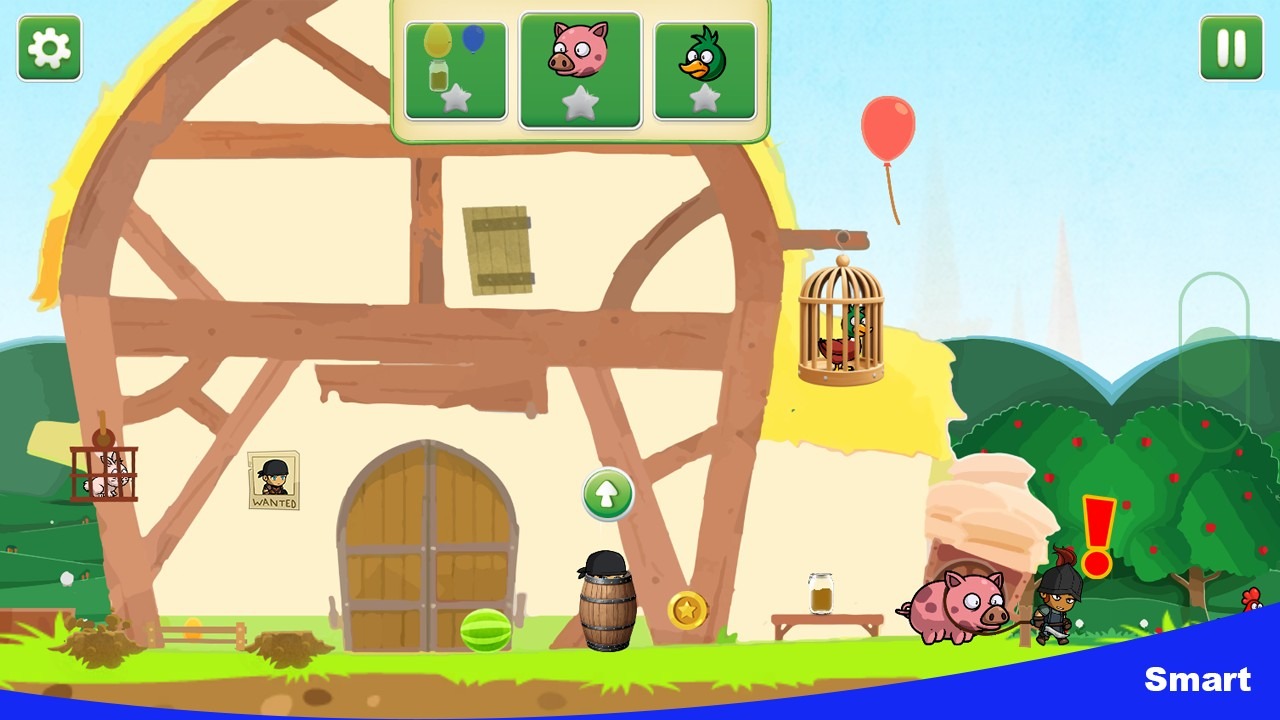
Task: Open the wooden barn doors
Action: (425, 550)
